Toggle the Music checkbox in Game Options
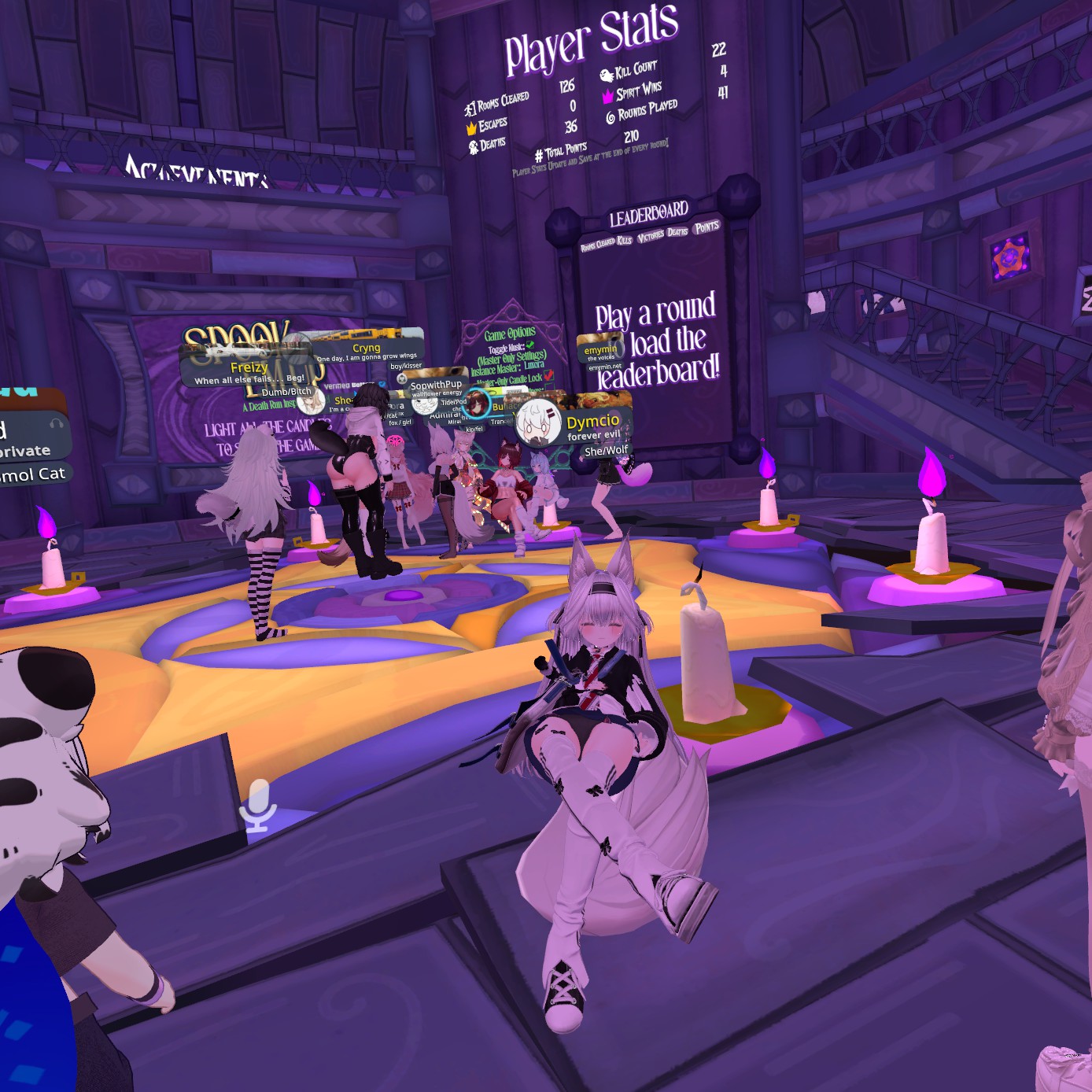This screenshot has width=1092, height=1092. 530,345
